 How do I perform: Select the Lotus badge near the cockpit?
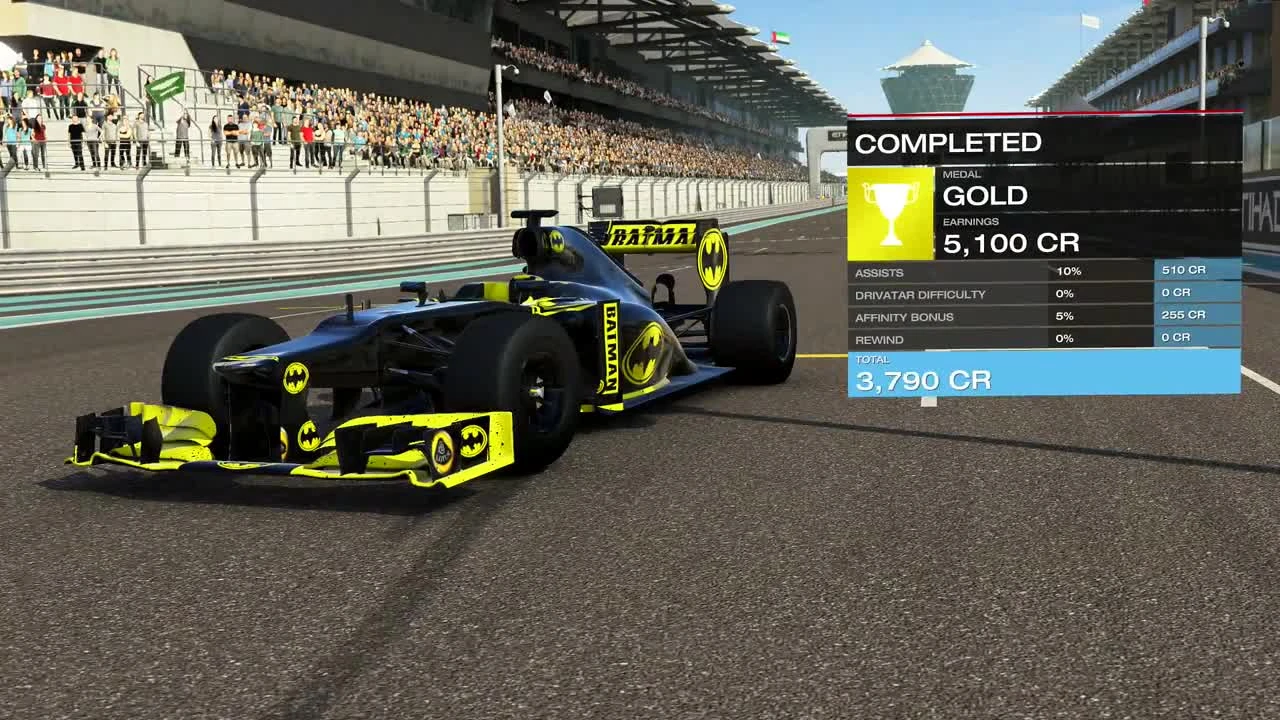[442, 448]
